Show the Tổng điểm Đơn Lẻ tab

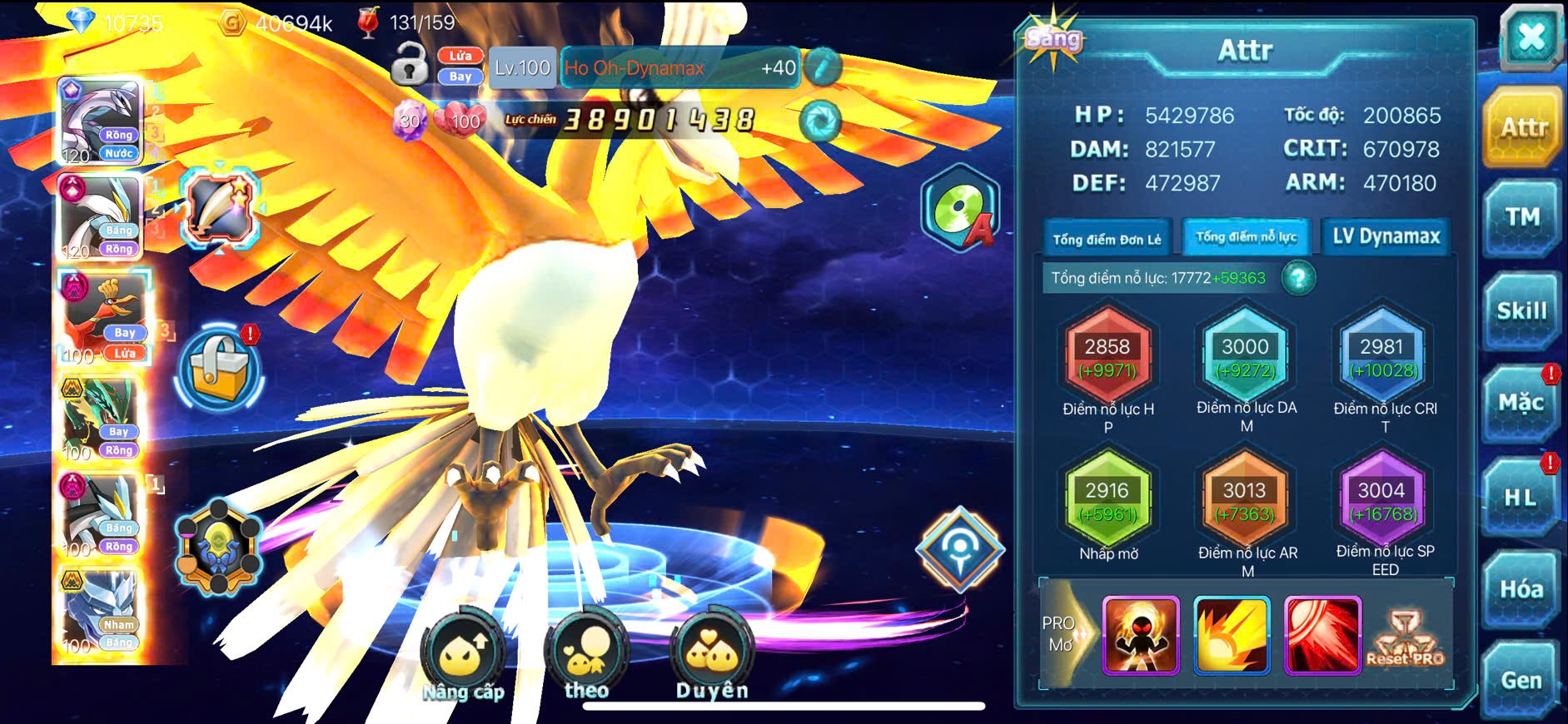(x=1107, y=239)
